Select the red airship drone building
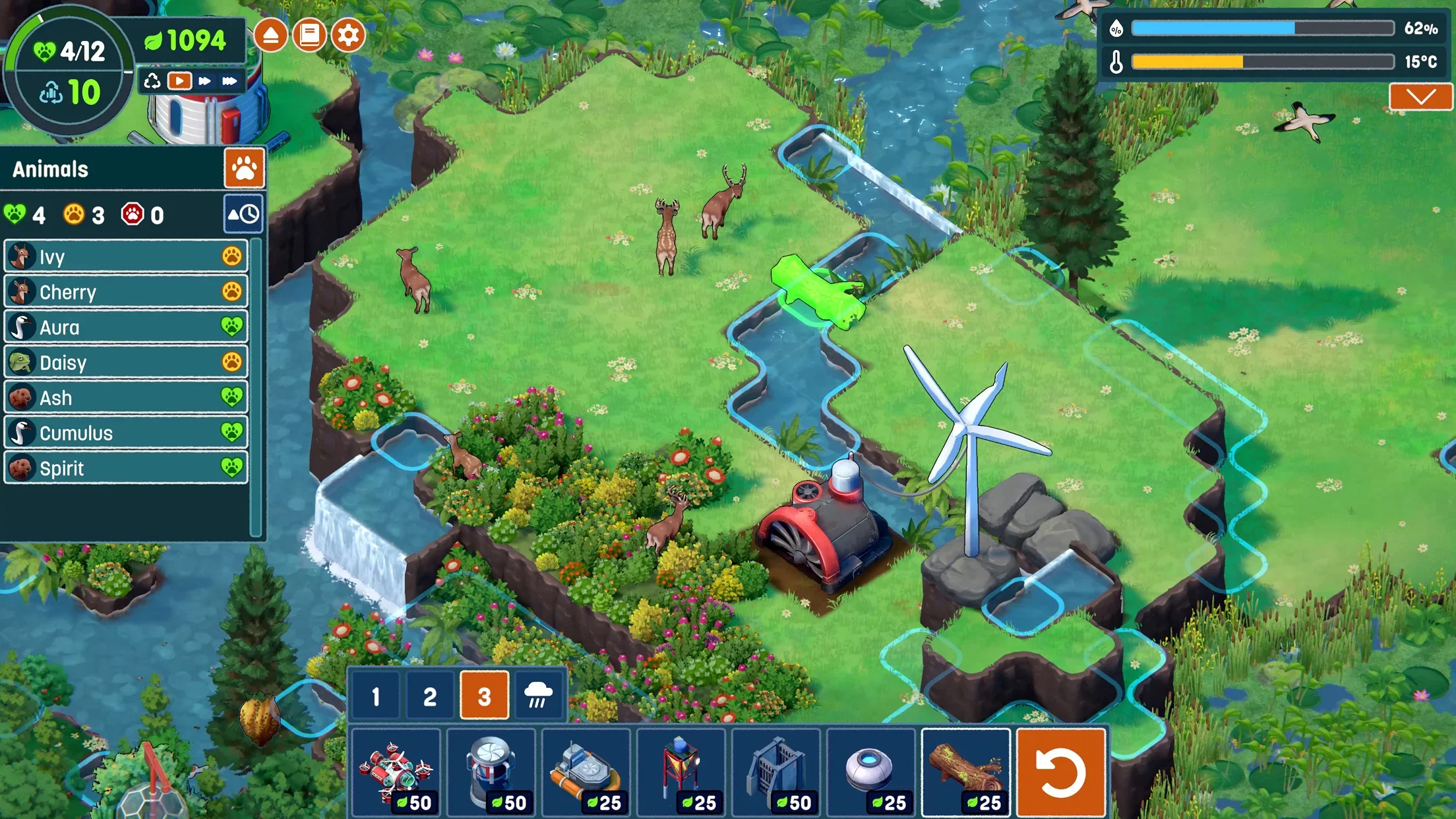Viewport: 1456px width, 819px height. 396,772
